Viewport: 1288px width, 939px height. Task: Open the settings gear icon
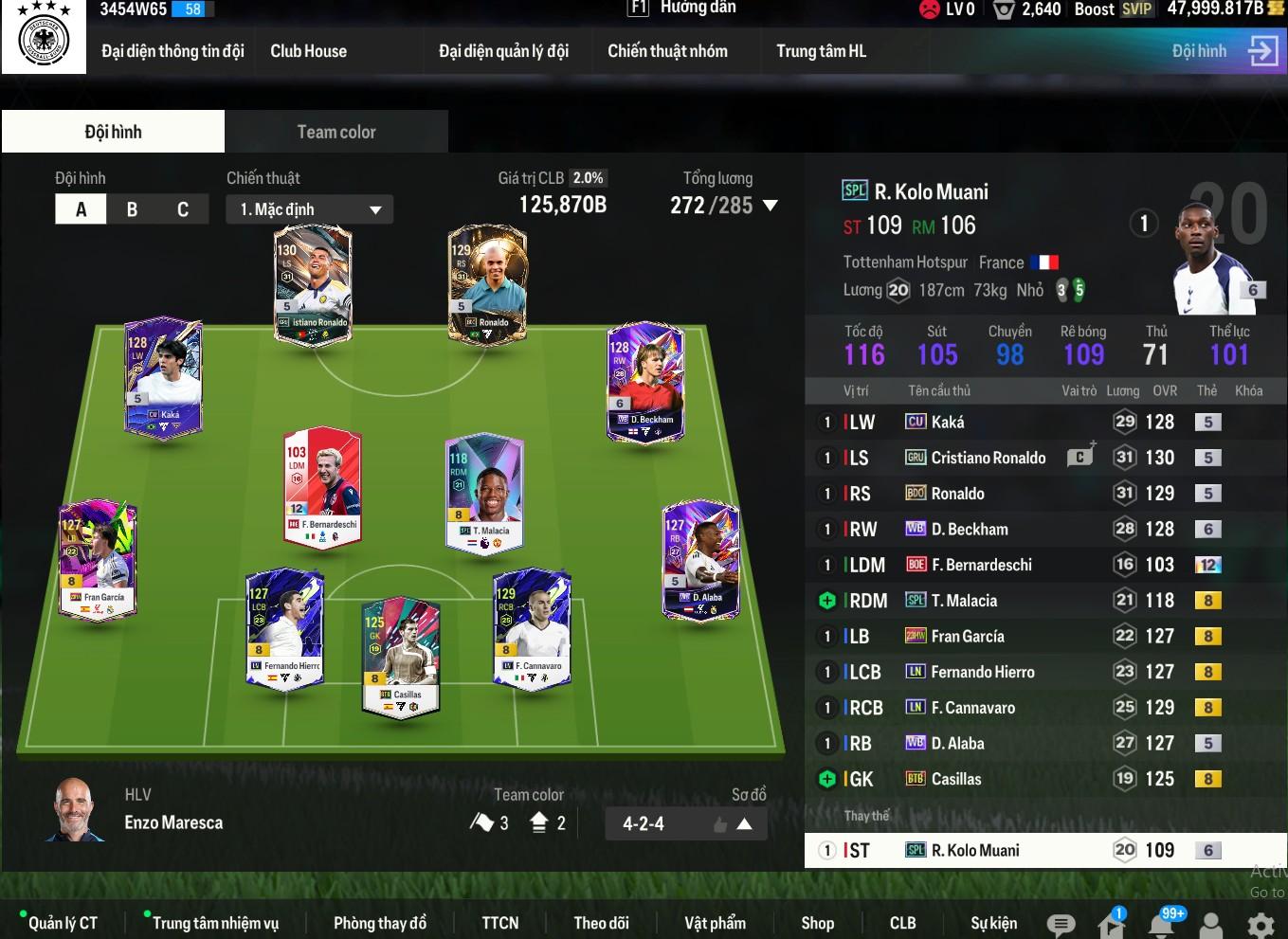click(x=1260, y=925)
